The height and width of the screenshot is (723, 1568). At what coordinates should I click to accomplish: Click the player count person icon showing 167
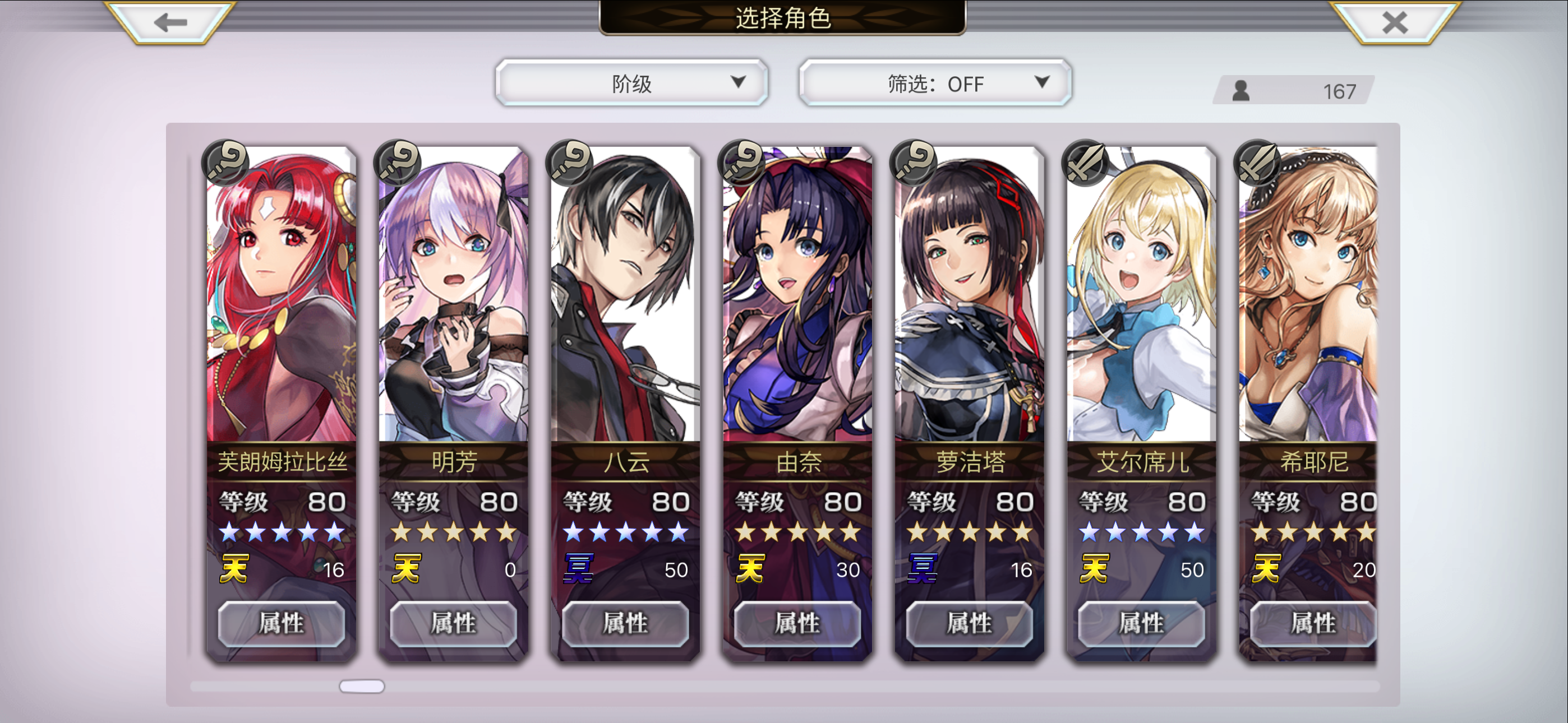click(x=1242, y=91)
